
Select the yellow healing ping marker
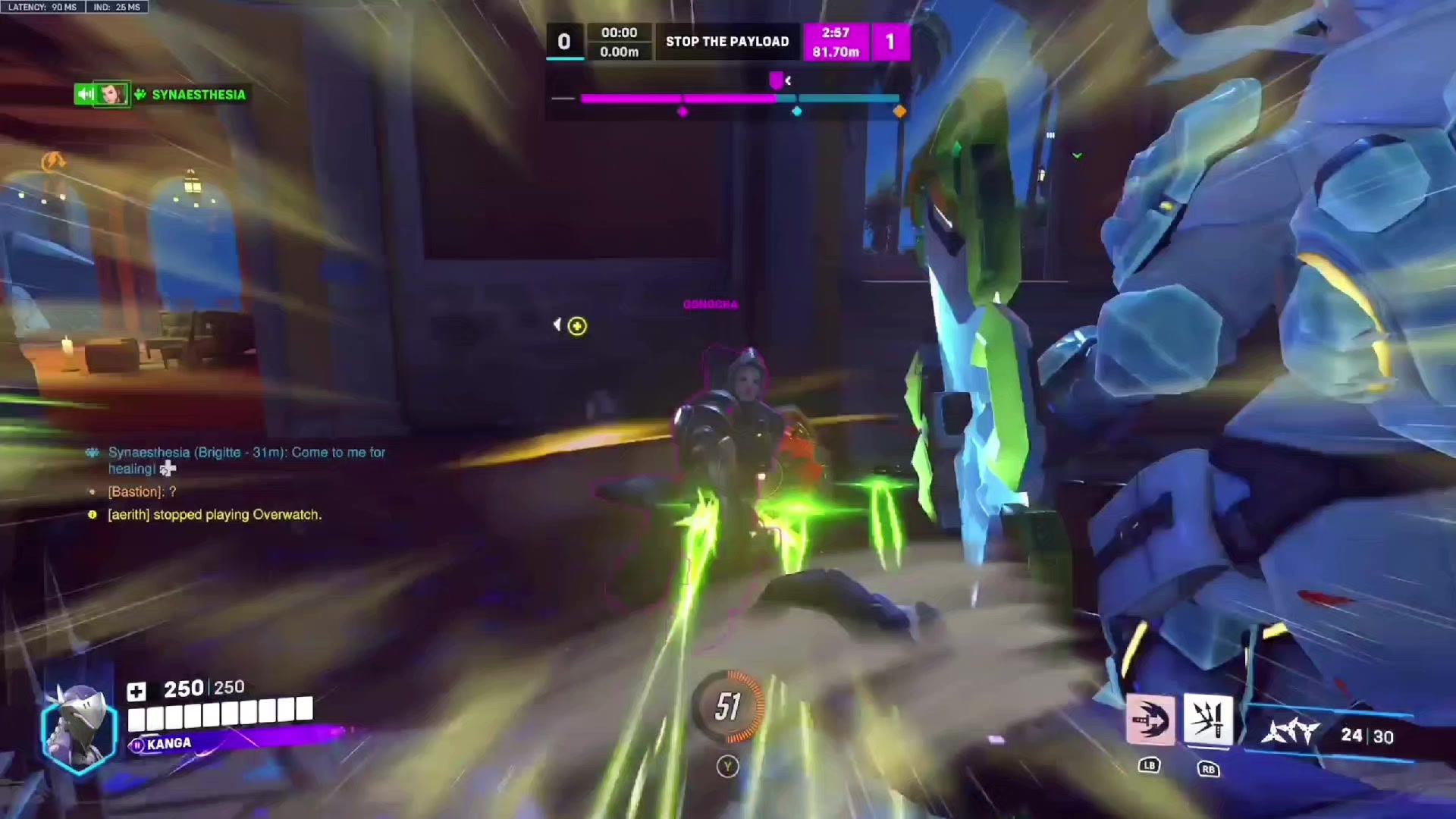tap(577, 326)
